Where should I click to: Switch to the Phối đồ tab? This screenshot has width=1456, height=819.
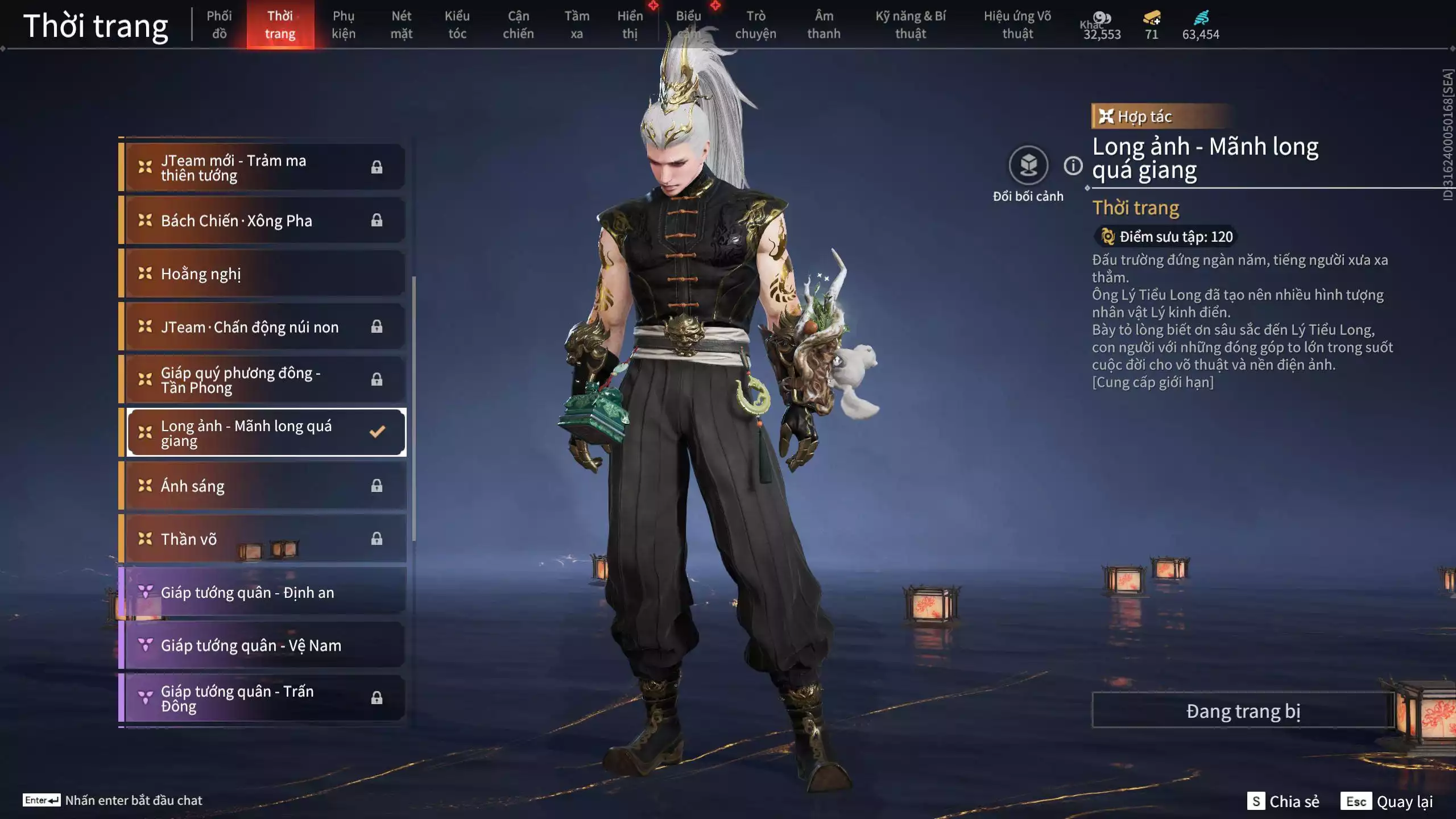point(219,24)
